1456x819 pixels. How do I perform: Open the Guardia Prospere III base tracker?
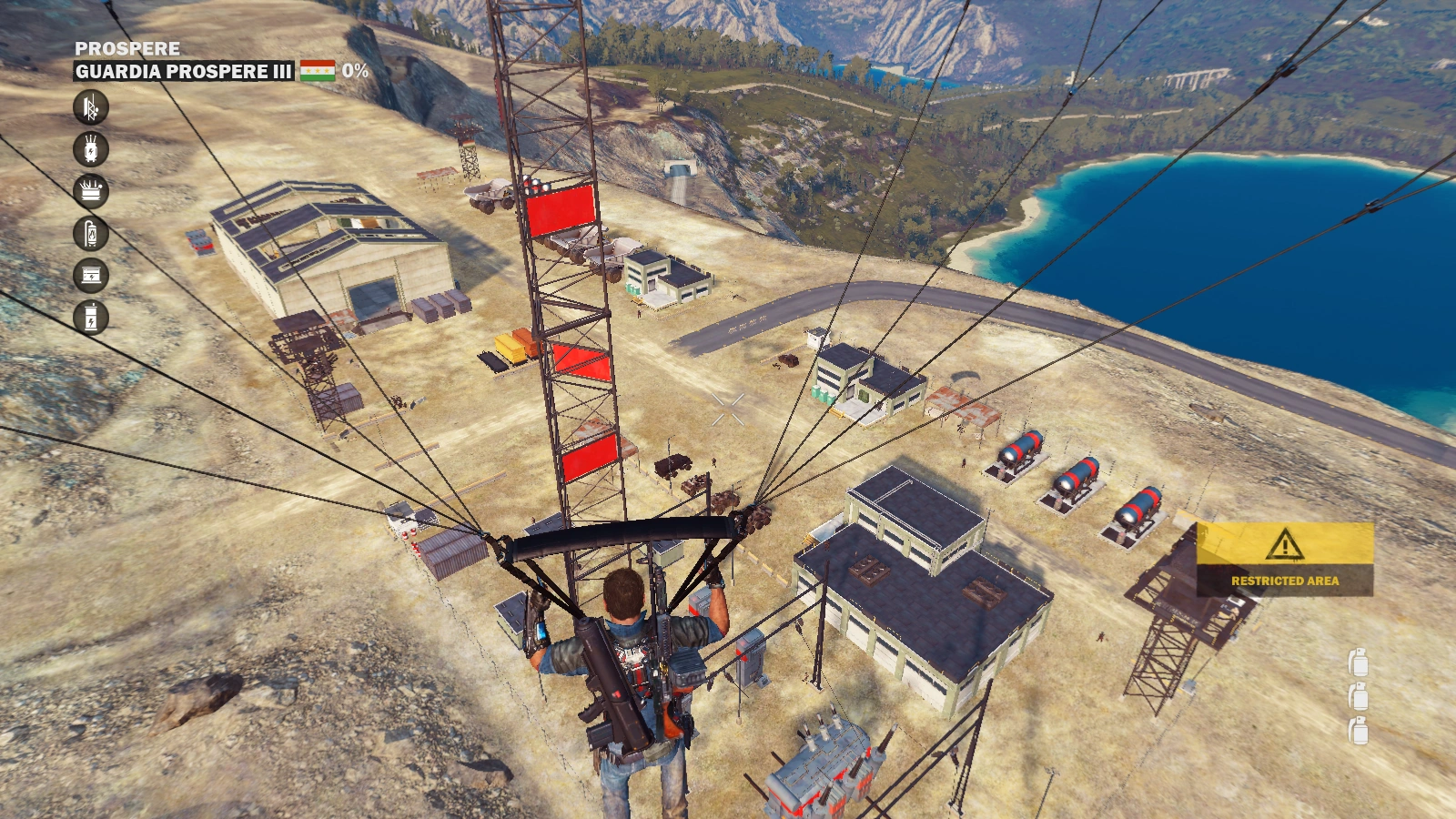[183, 71]
